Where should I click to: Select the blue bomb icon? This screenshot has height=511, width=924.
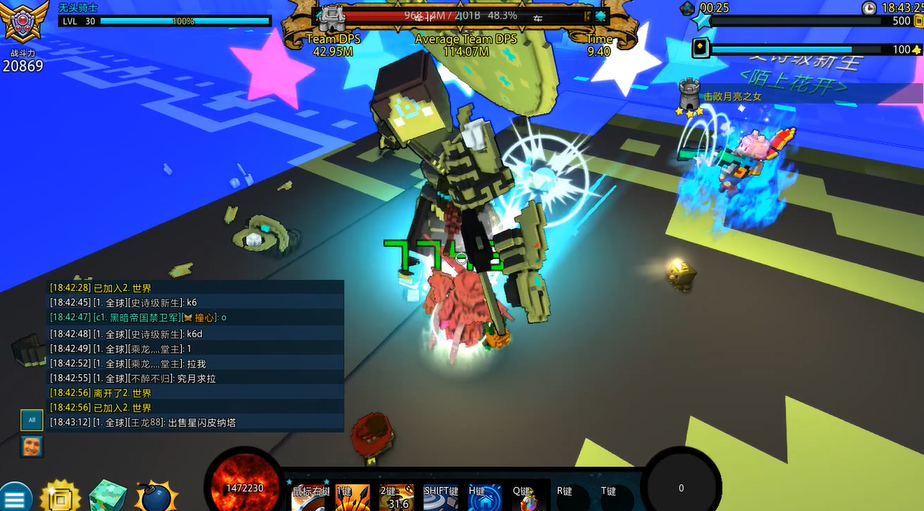(156, 497)
